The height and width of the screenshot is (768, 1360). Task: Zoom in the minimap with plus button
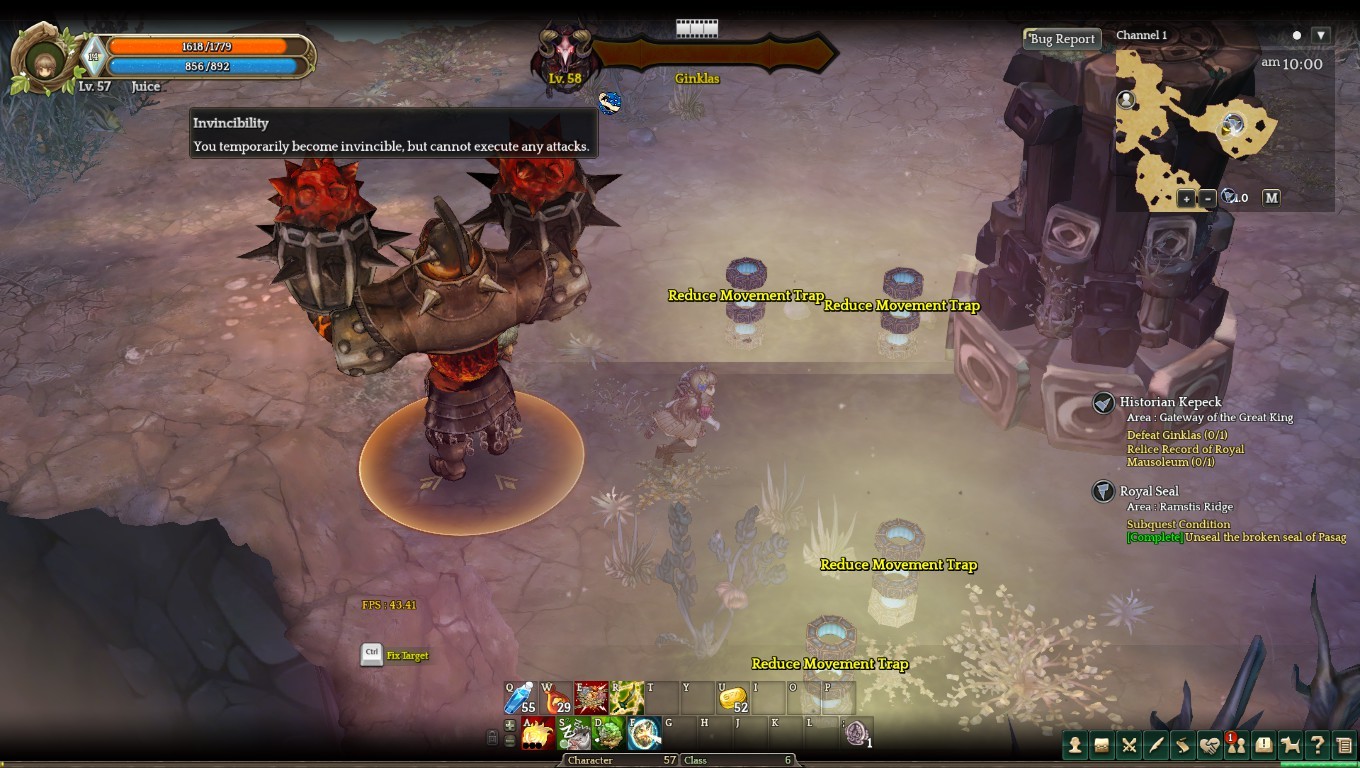pyautogui.click(x=1186, y=198)
